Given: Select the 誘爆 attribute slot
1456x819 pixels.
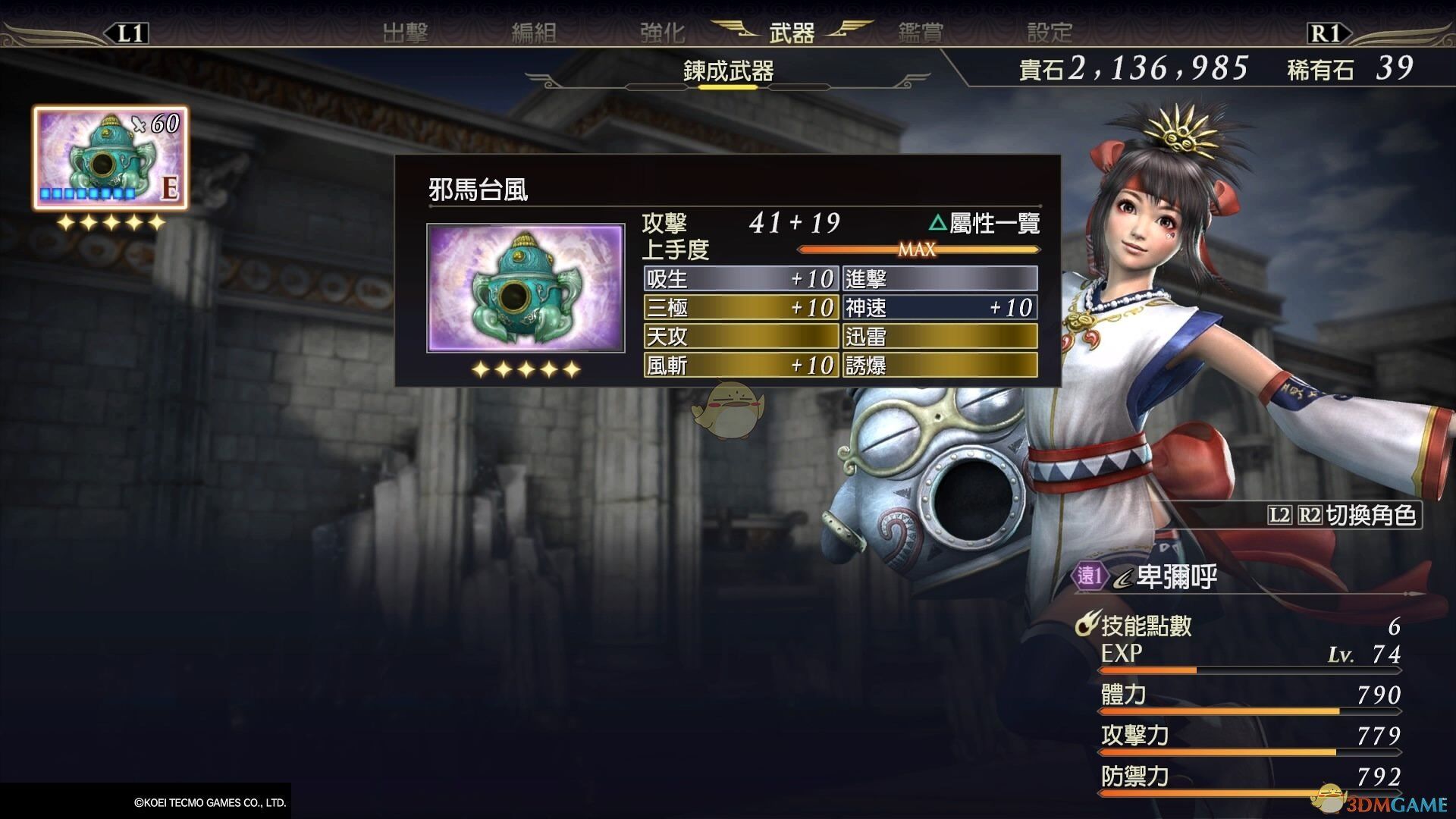Looking at the screenshot, I should pos(940,366).
